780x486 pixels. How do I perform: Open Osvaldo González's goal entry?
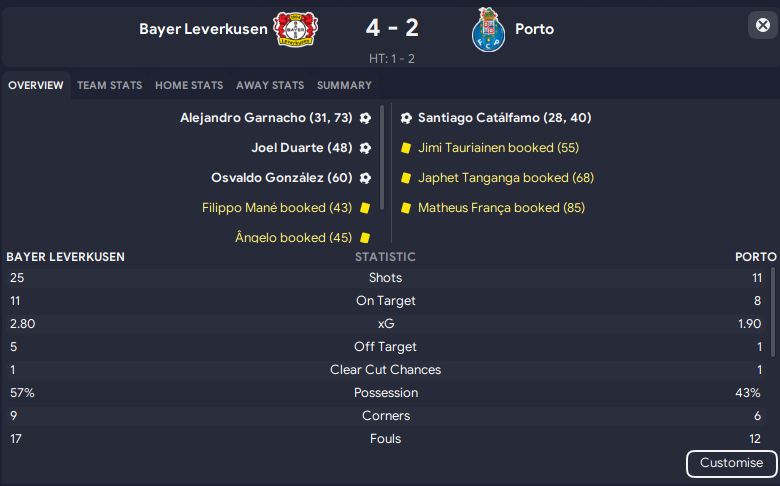281,178
